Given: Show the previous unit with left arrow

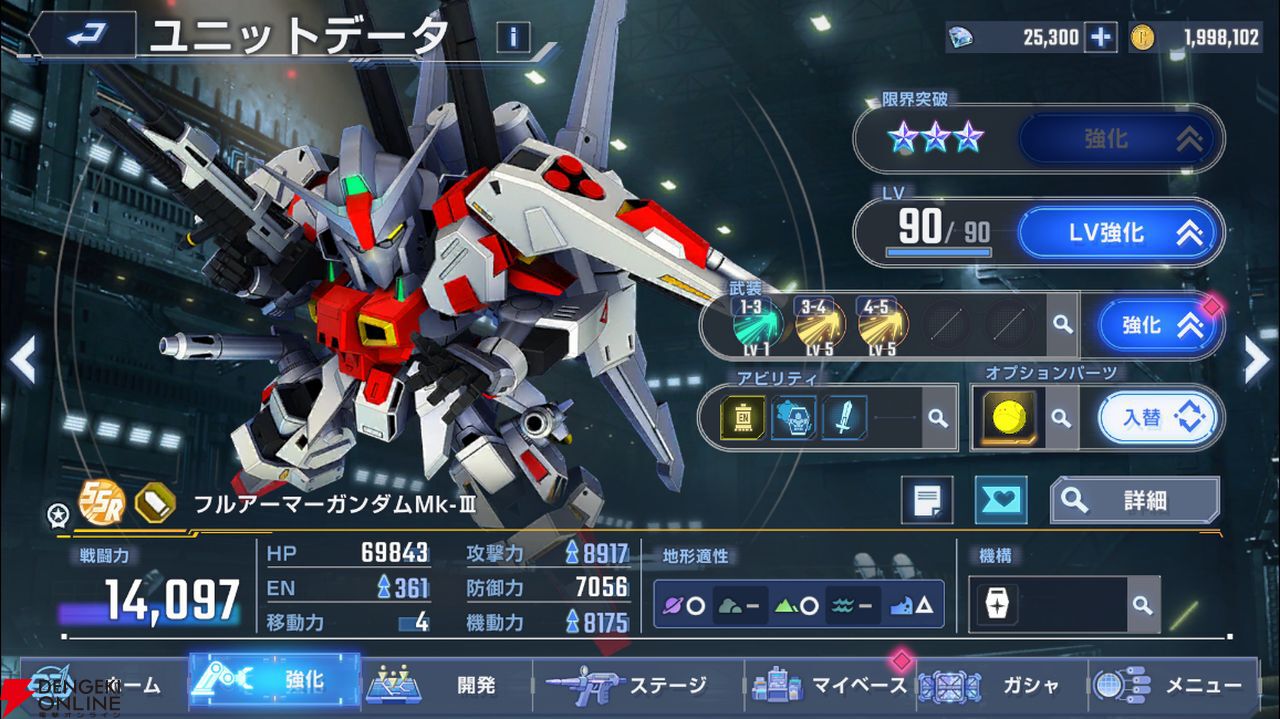Looking at the screenshot, I should (x=23, y=361).
